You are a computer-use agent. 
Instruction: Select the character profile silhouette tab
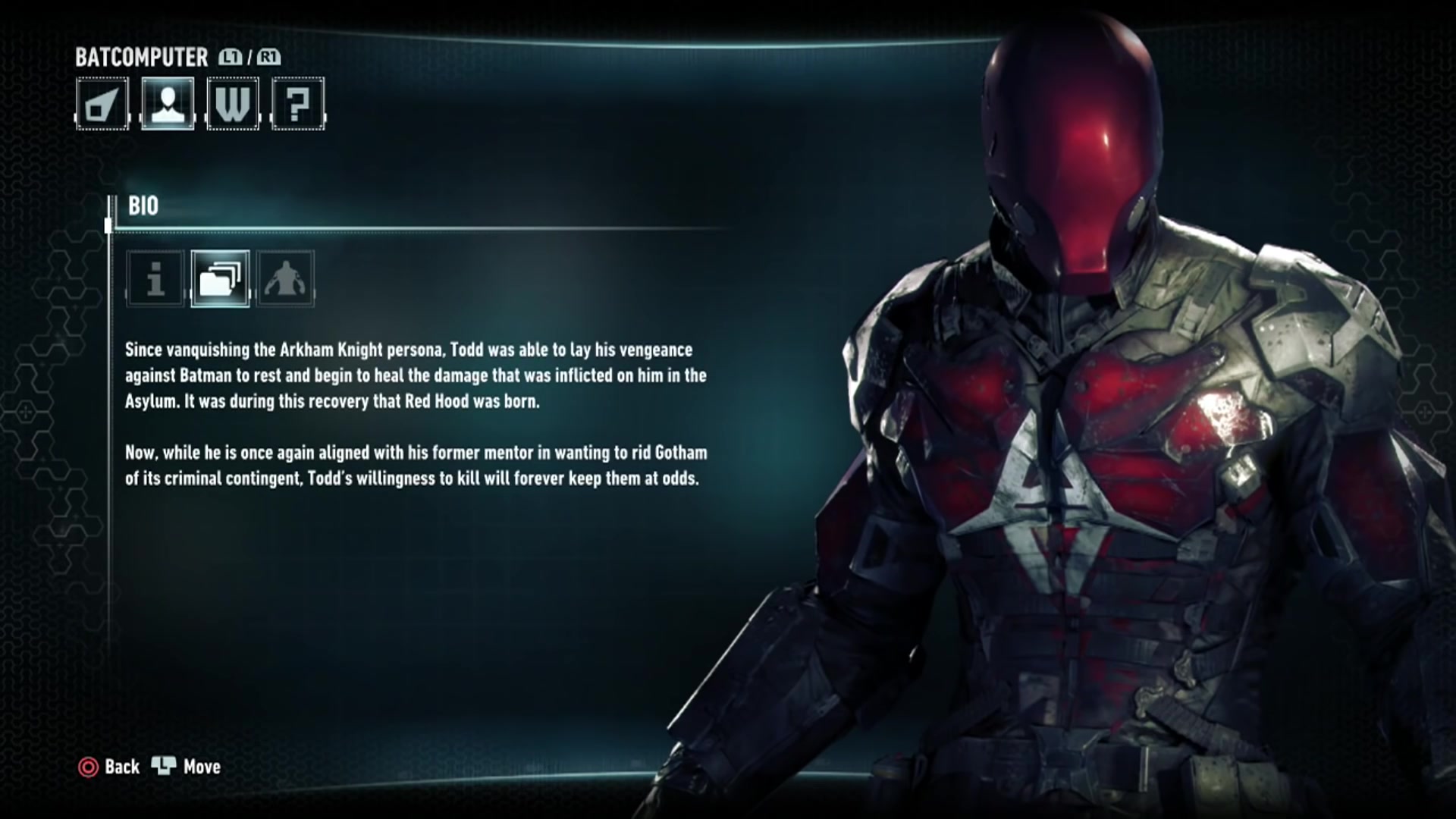tap(168, 104)
